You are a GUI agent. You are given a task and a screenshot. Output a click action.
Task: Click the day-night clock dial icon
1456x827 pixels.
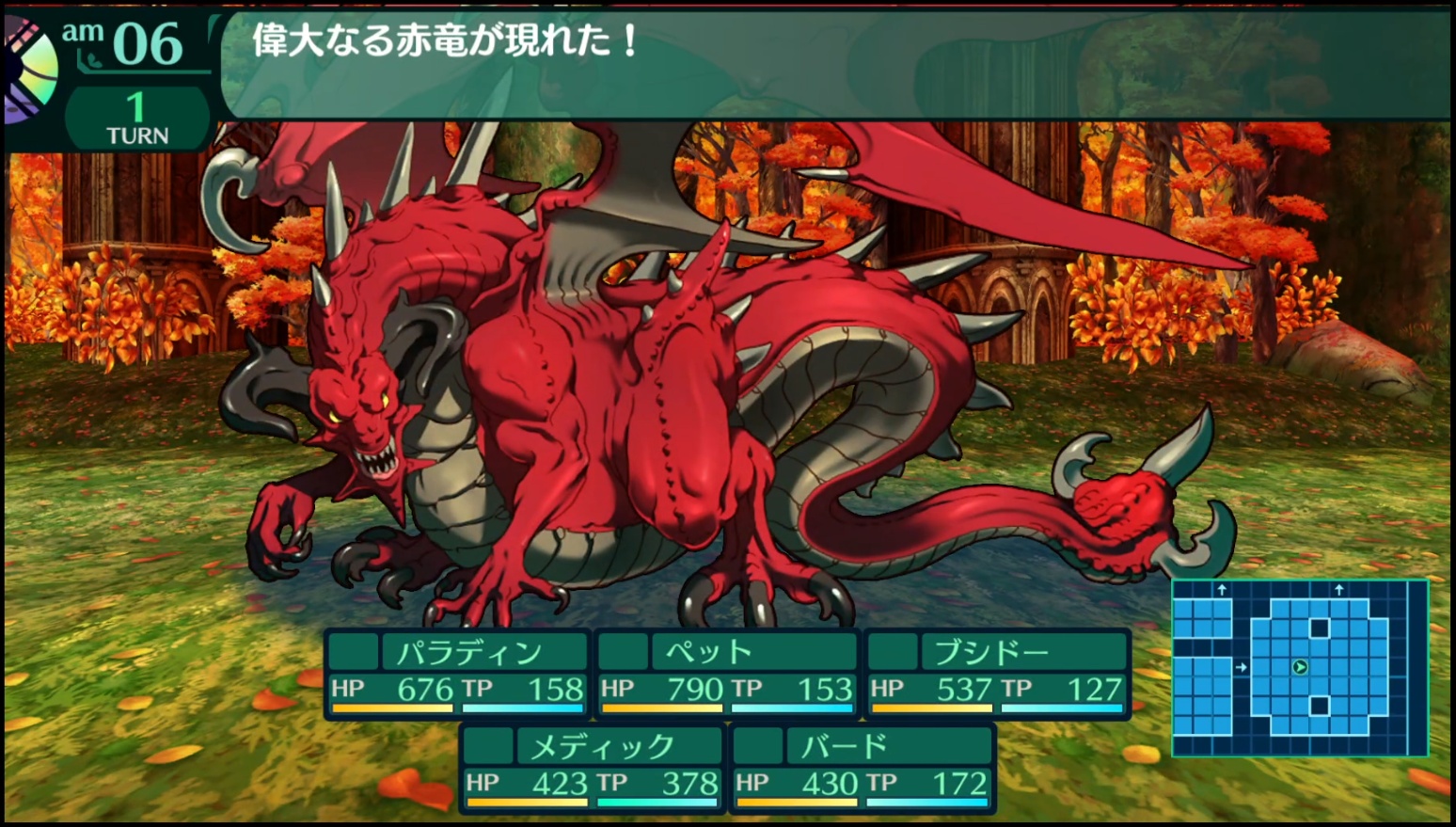[28, 71]
